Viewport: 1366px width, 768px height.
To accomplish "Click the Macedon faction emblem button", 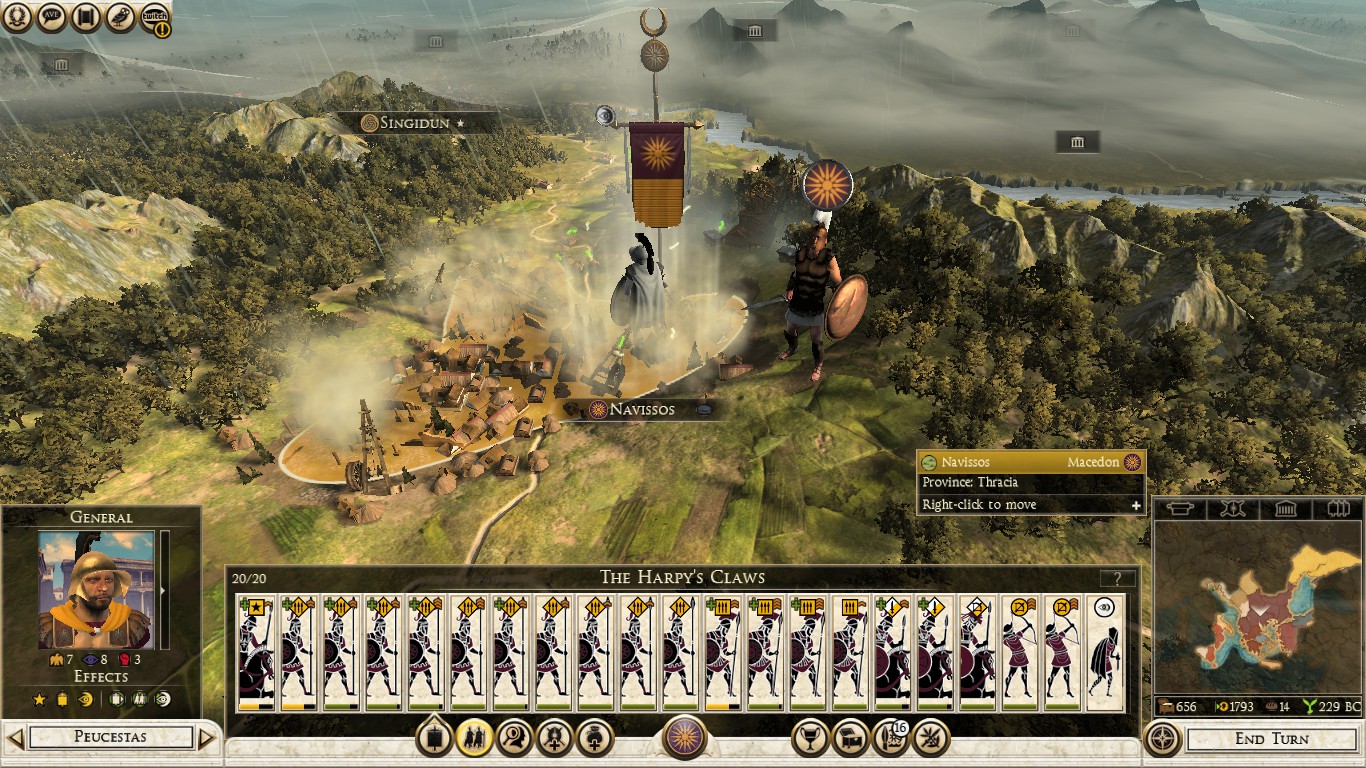I will (685, 739).
